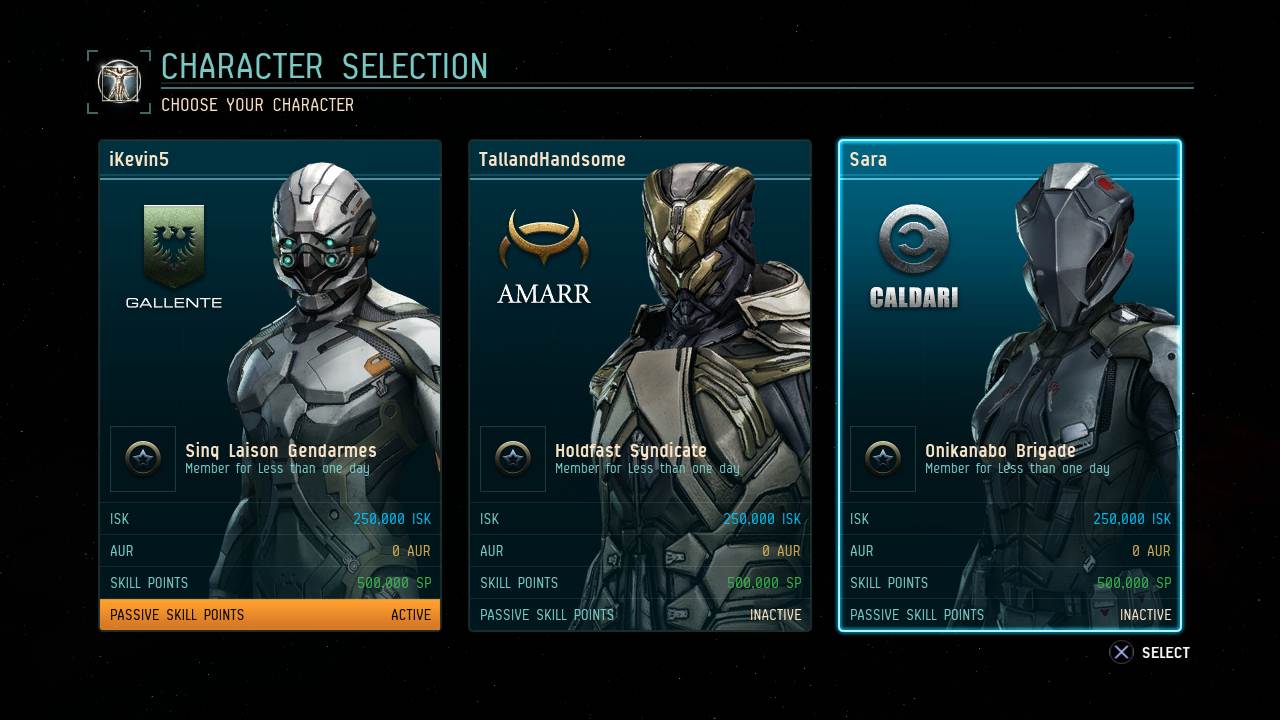Click the Caldari faction emblem
1280x720 pixels.
point(913,238)
